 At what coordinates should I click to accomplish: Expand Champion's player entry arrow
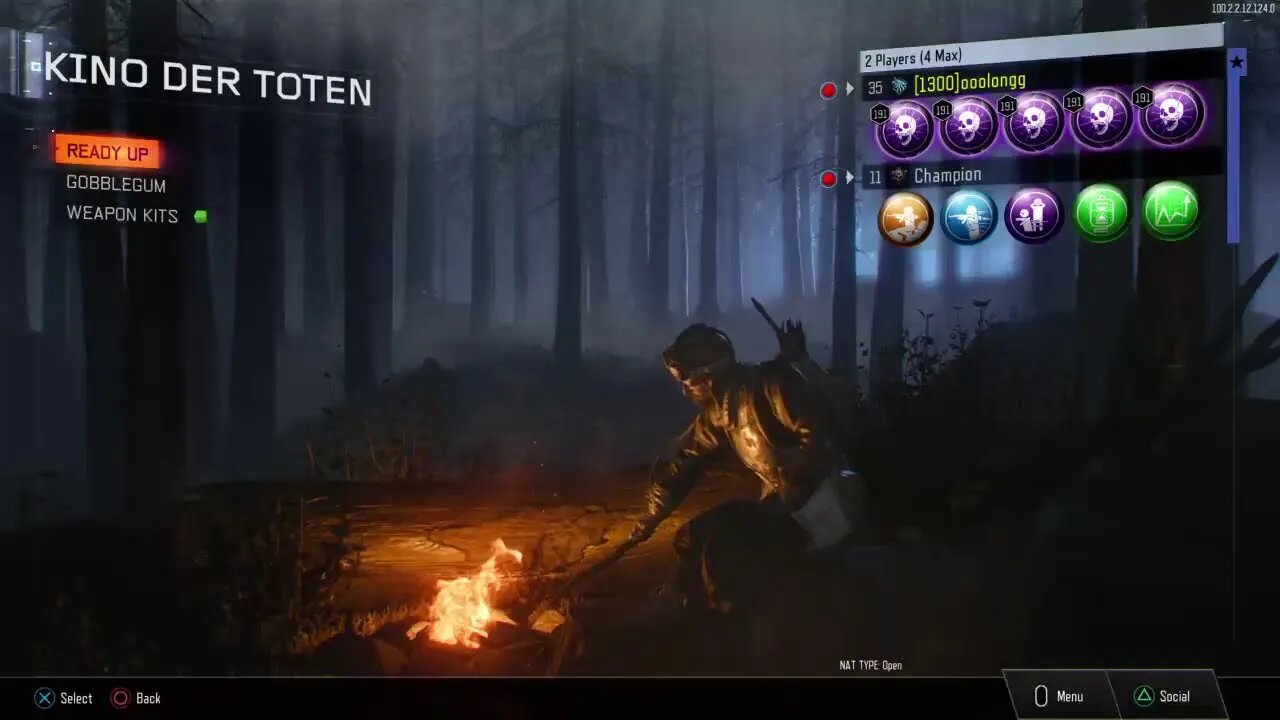click(850, 177)
